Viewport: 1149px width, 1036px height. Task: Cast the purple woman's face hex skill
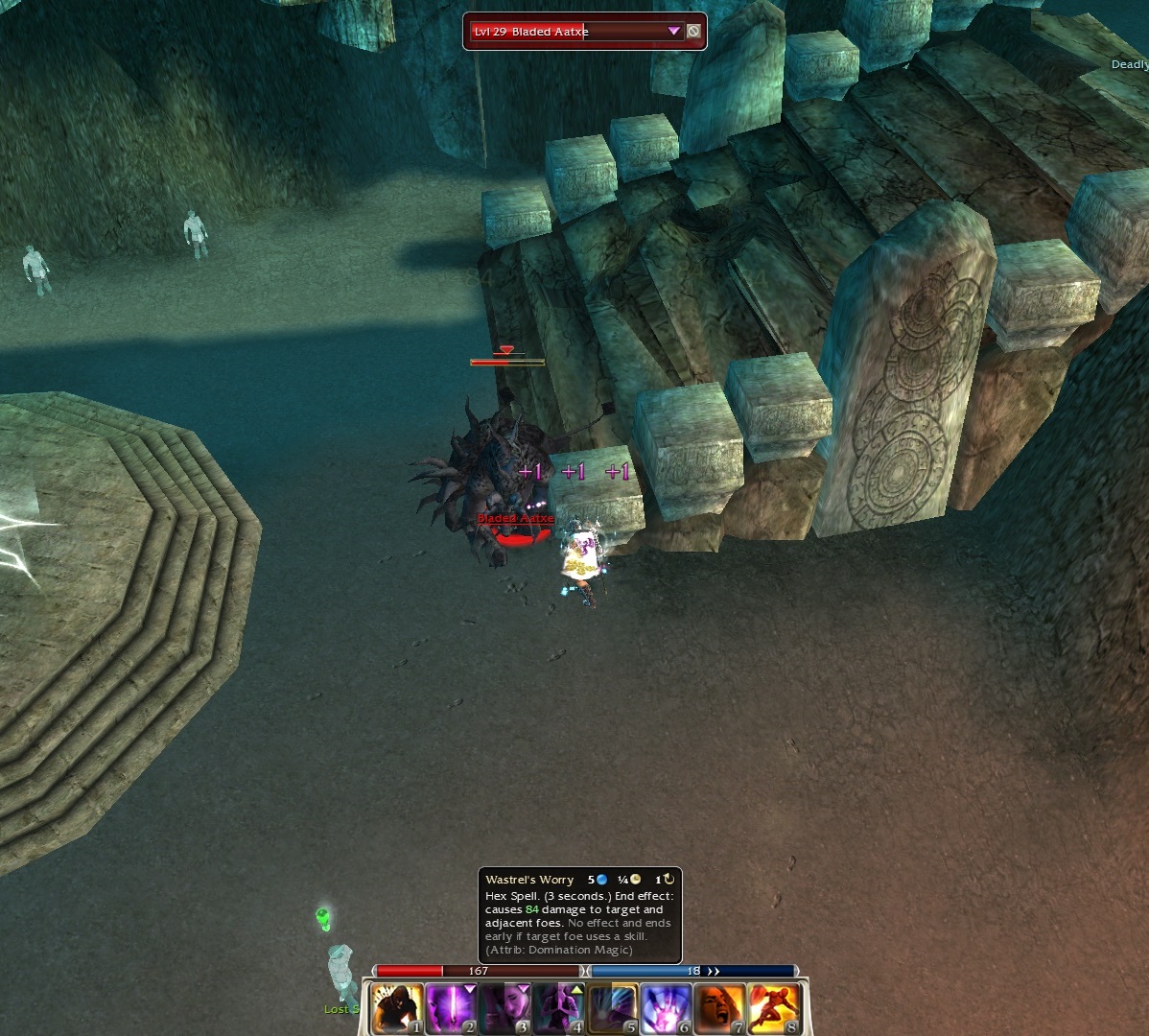[504, 1008]
